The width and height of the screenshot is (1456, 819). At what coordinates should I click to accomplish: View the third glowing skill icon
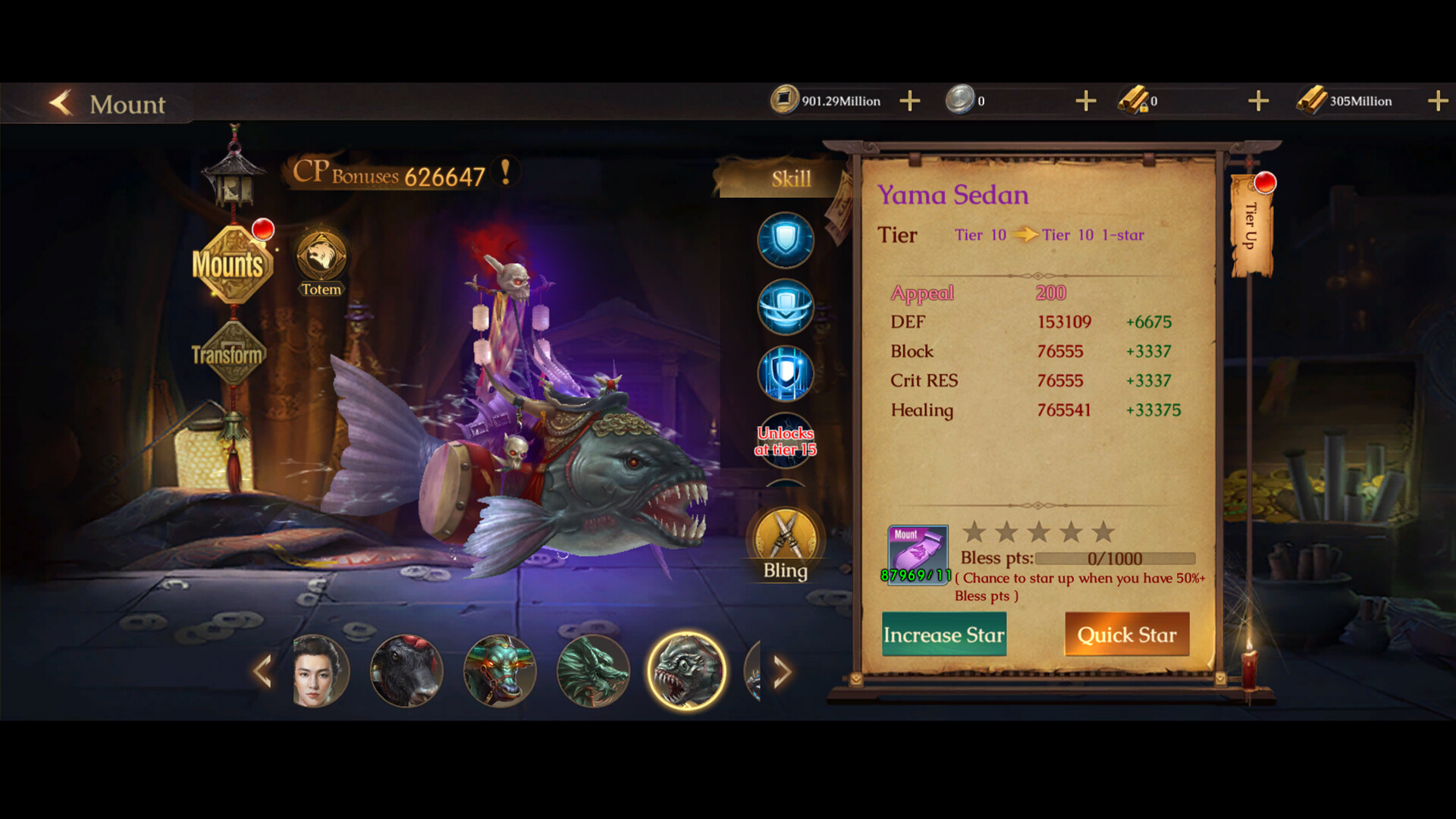pyautogui.click(x=785, y=373)
